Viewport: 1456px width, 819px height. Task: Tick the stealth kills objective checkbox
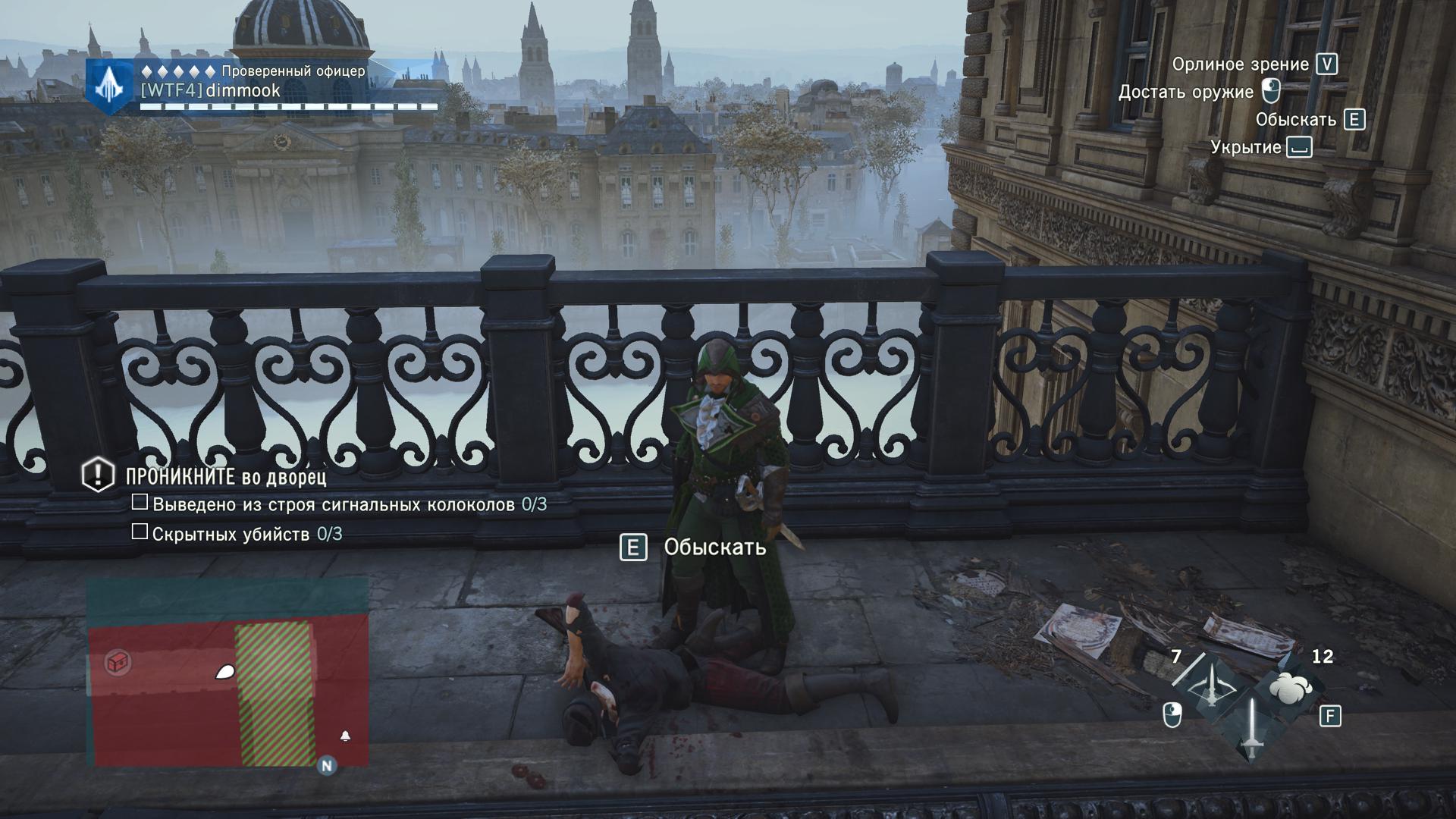point(140,532)
